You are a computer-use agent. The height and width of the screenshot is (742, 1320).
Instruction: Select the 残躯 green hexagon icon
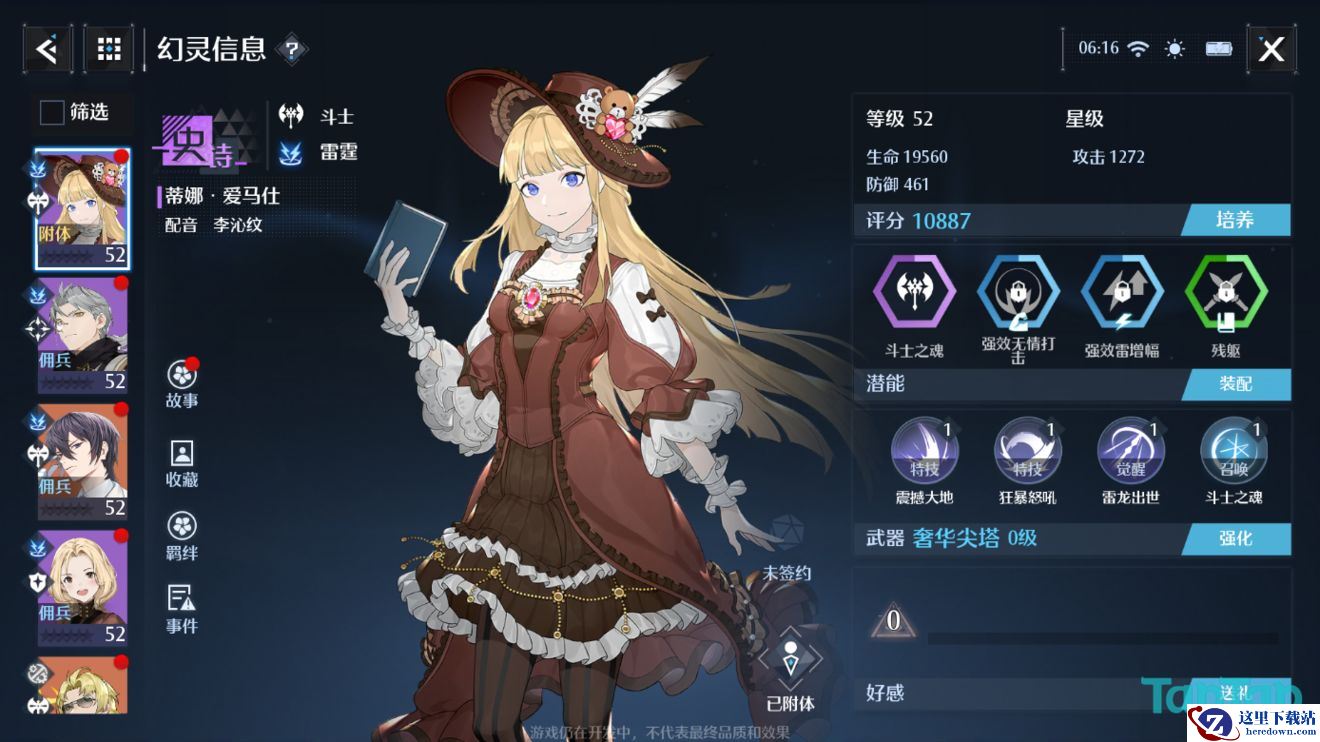pos(1226,294)
